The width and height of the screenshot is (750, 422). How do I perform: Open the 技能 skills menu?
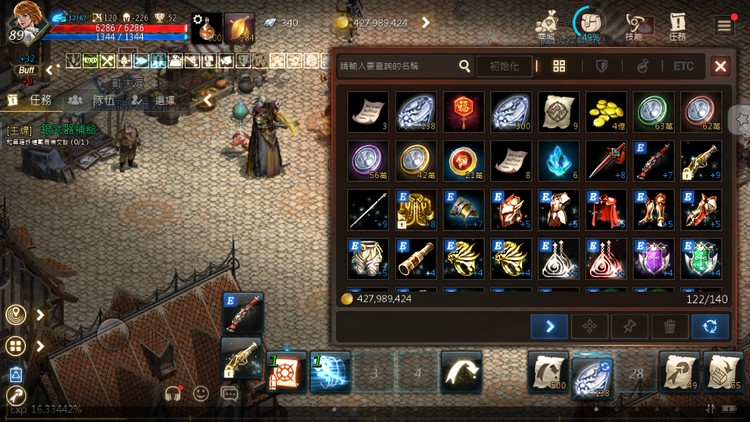point(633,24)
